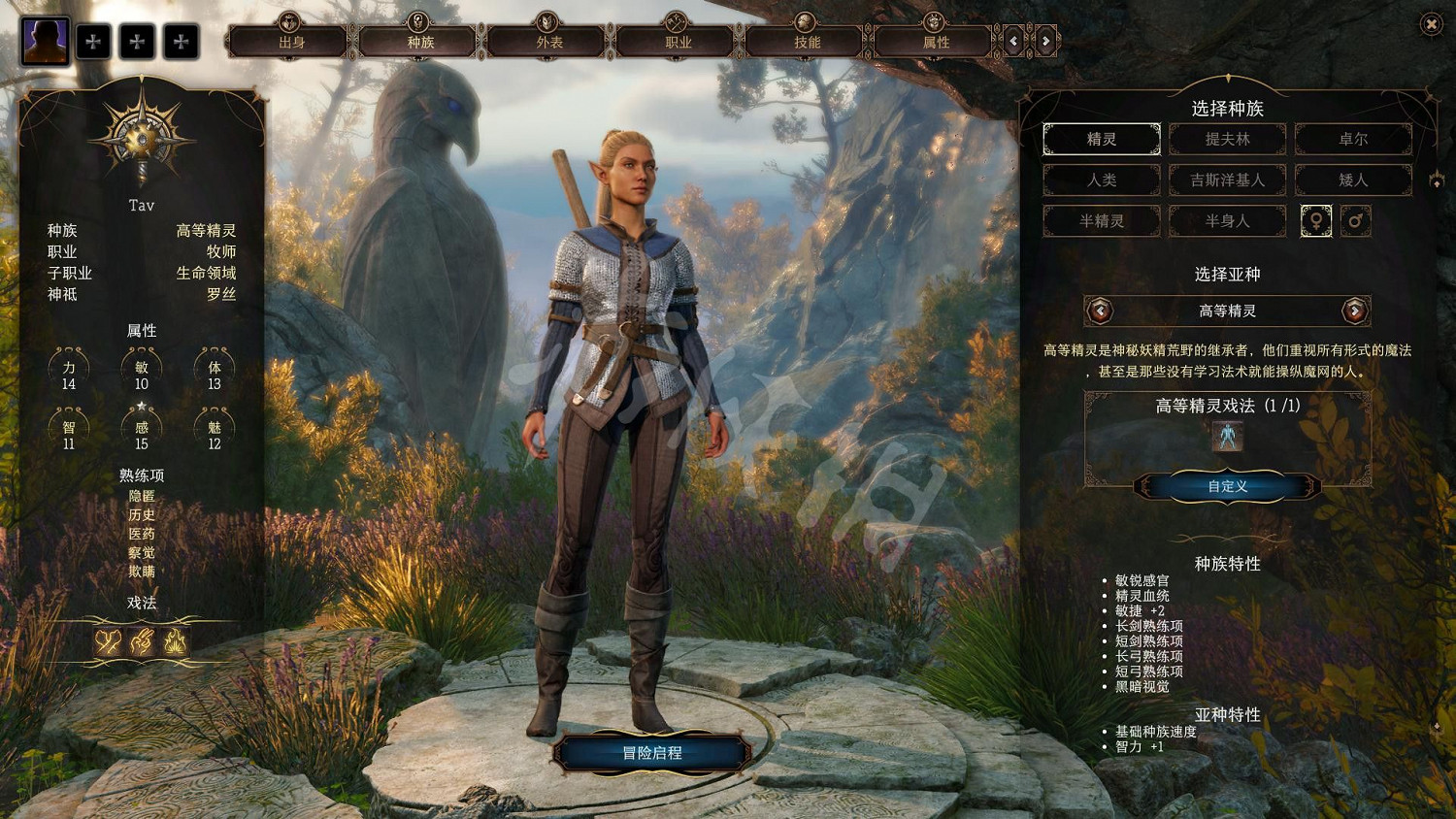Start the adventure with 冒险启程 button

[x=651, y=753]
